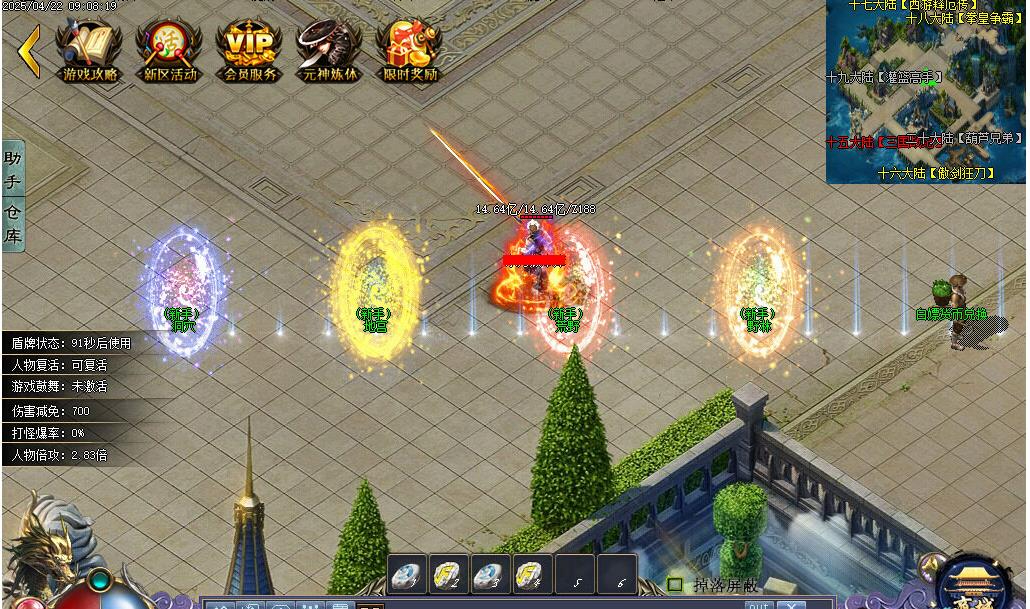This screenshot has height=609, width=1030.
Task: Open the VIP 会员服务 menu
Action: coord(249,50)
